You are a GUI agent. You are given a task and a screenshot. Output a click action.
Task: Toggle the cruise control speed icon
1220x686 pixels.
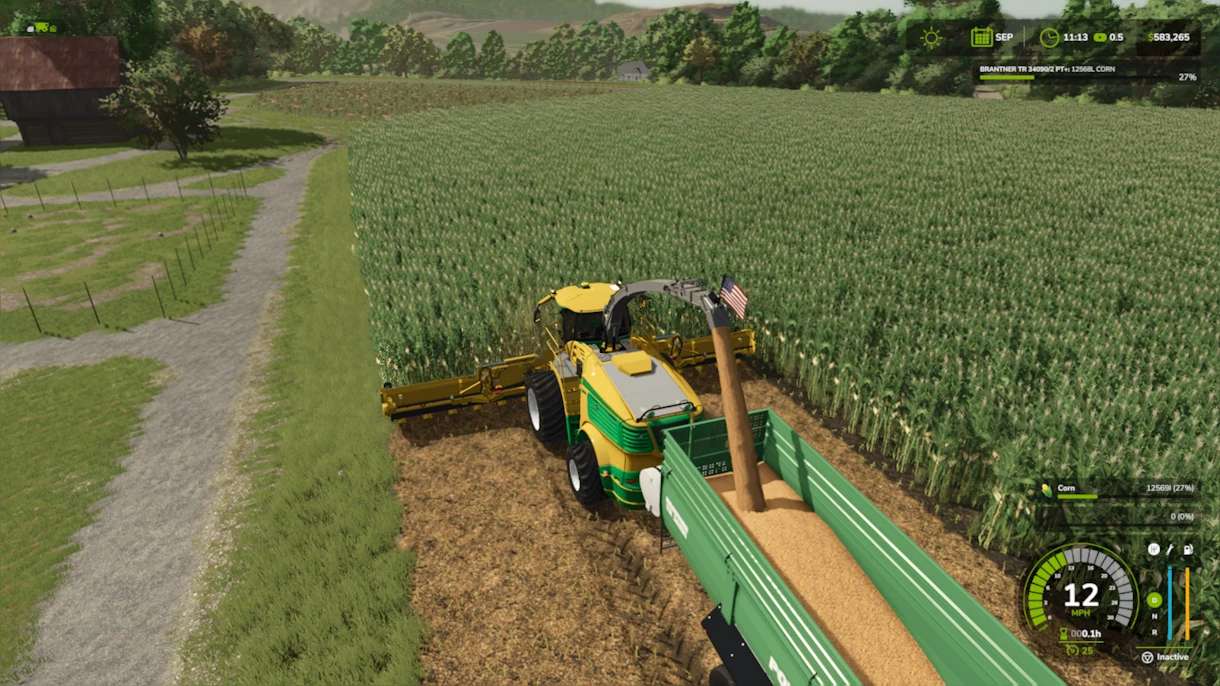1071,650
